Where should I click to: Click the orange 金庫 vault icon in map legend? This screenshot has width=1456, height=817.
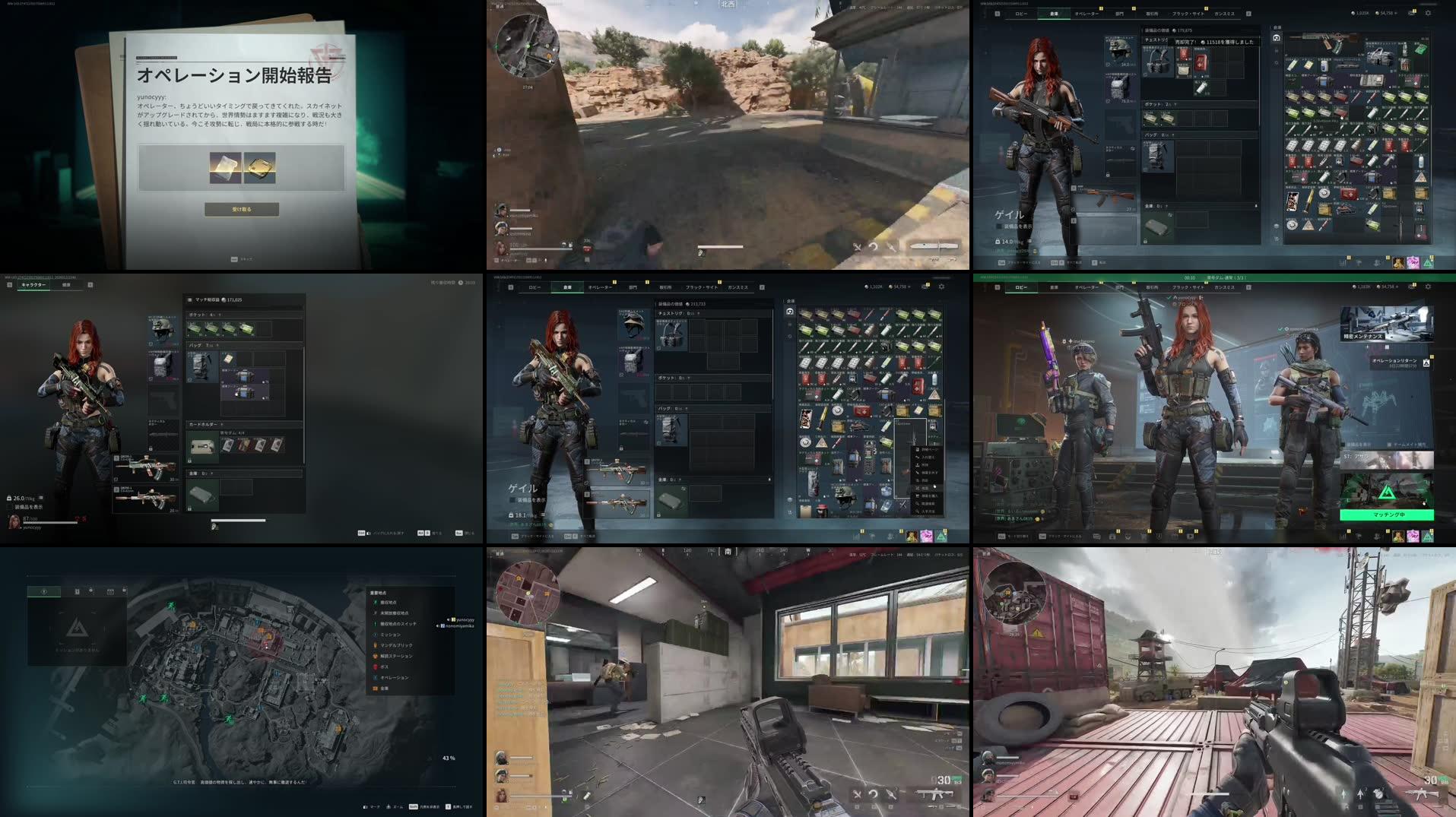pos(374,688)
